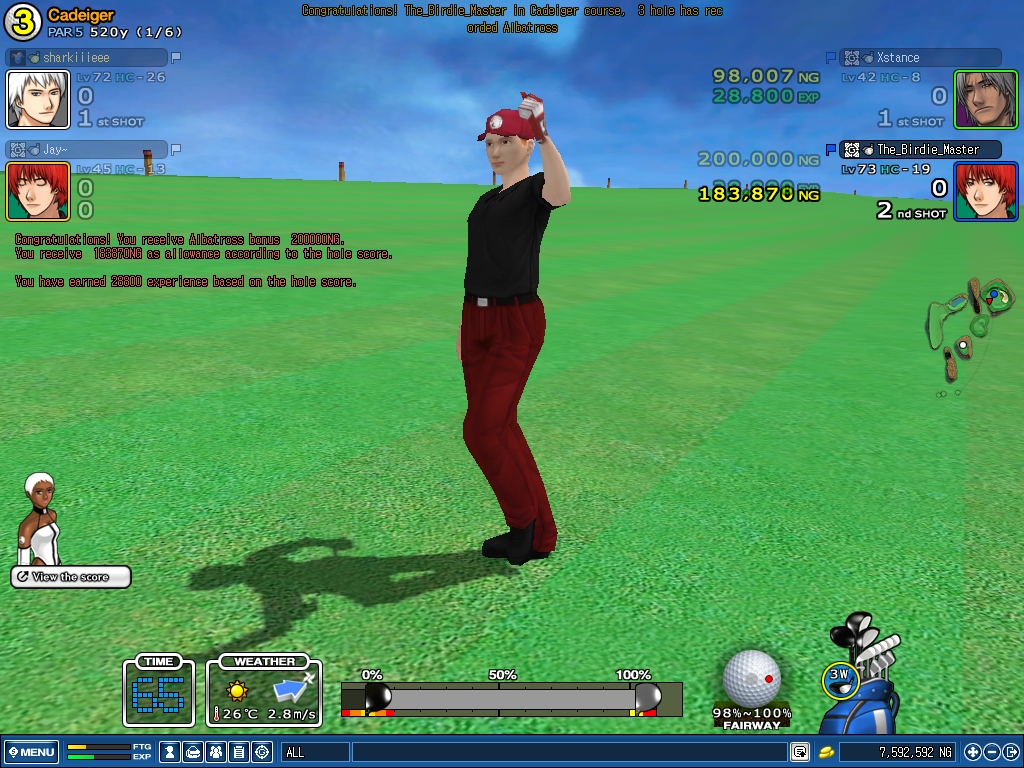Select Xstance's player portrait
Image resolution: width=1024 pixels, height=768 pixels.
986,100
